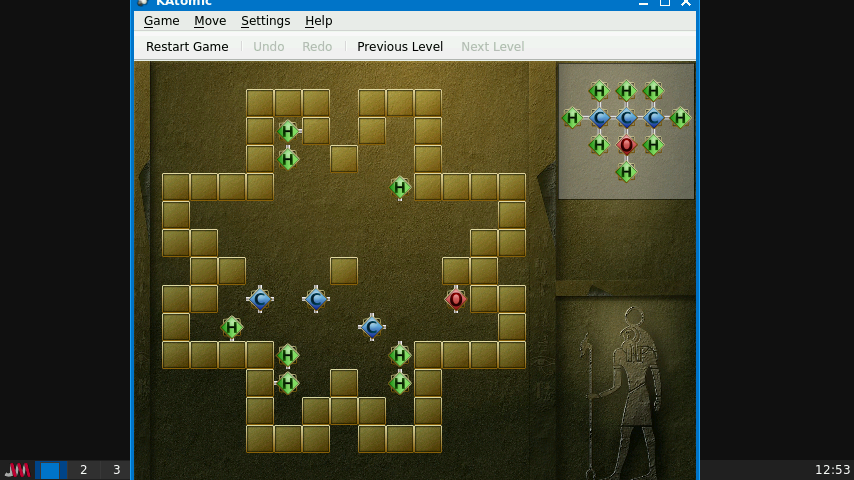Click the Next Level toolbar button

point(492,47)
